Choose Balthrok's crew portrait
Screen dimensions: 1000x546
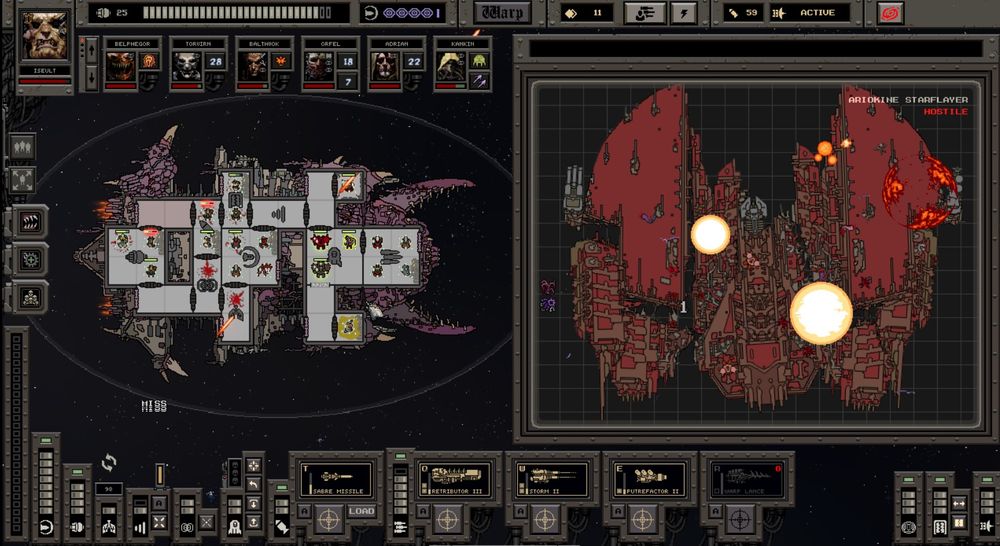pyautogui.click(x=251, y=66)
